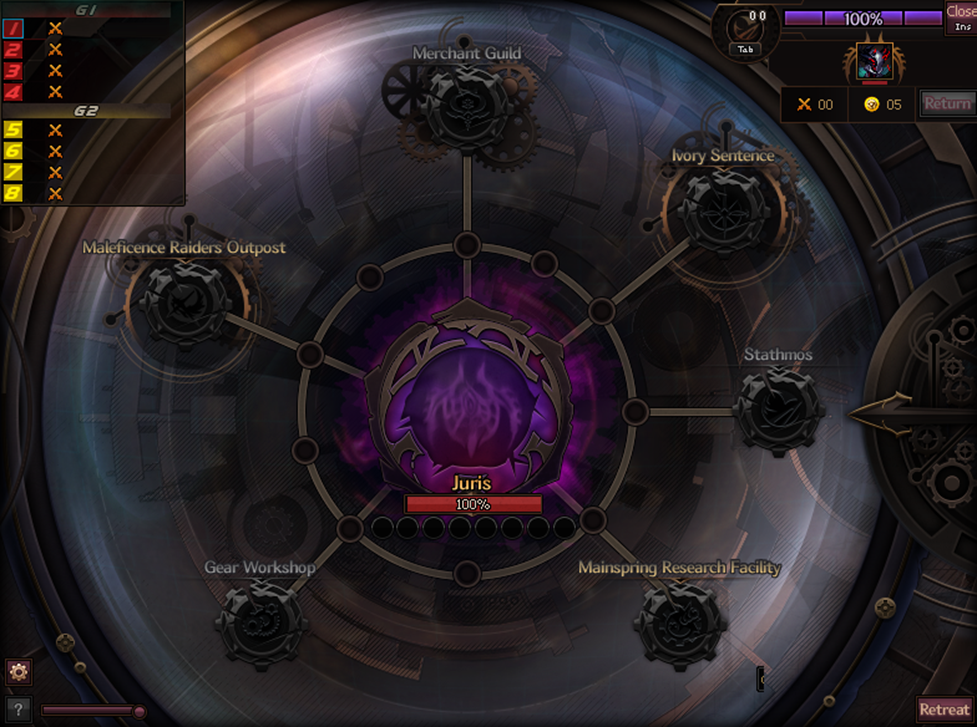
Task: Open the question mark help button
Action: [18, 708]
